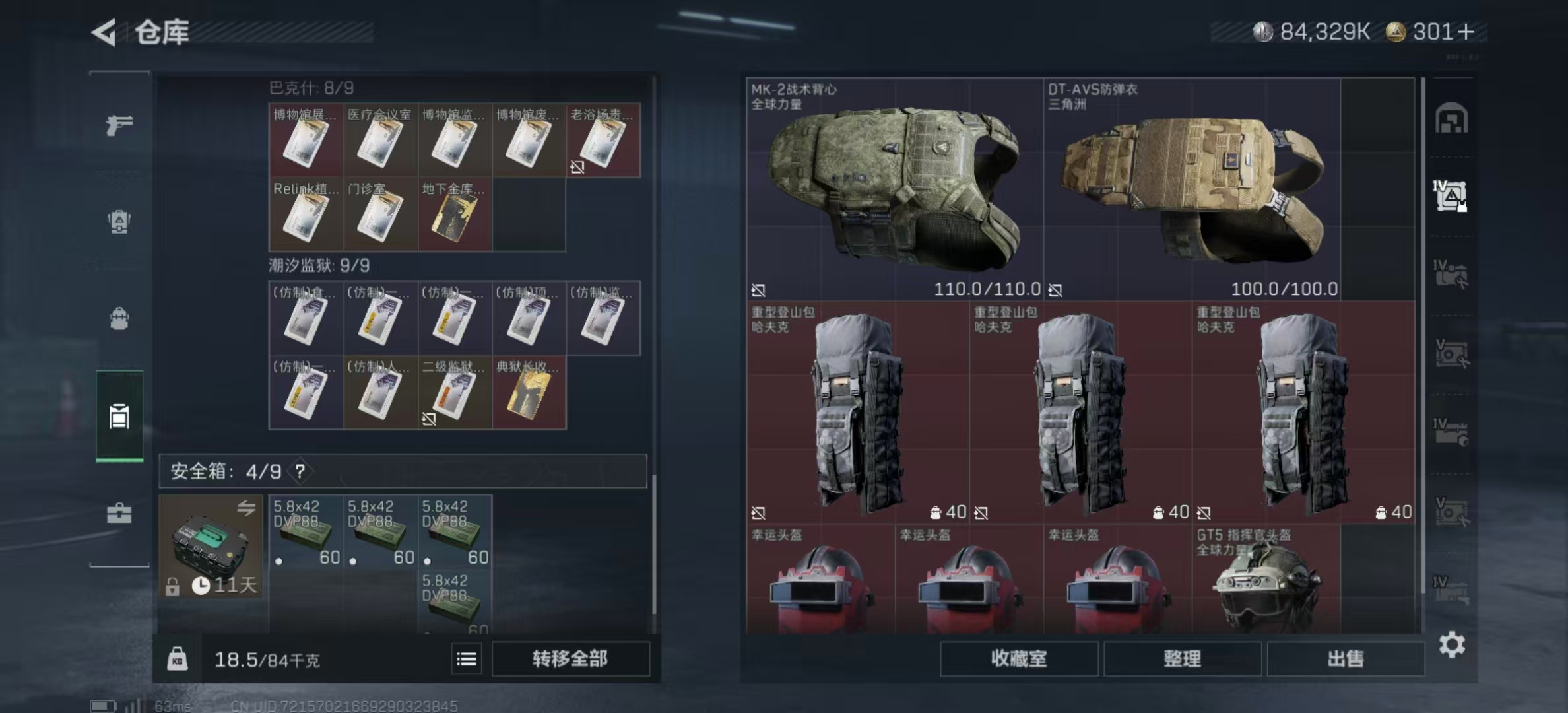Viewport: 1568px width, 713px height.
Task: Select the 典狱长 gold keycard
Action: [529, 392]
